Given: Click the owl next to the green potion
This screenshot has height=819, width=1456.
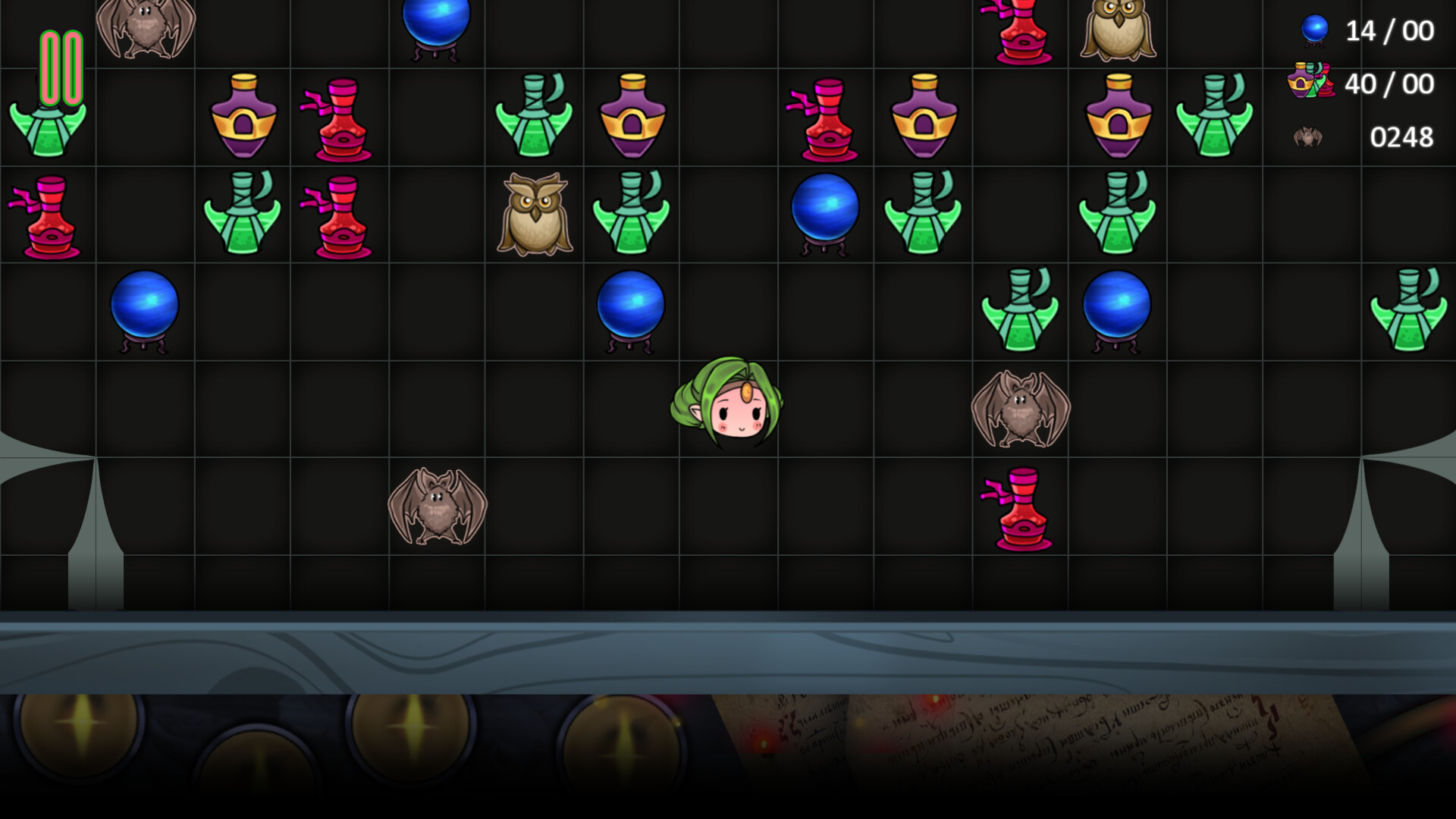Looking at the screenshot, I should coord(535,212).
